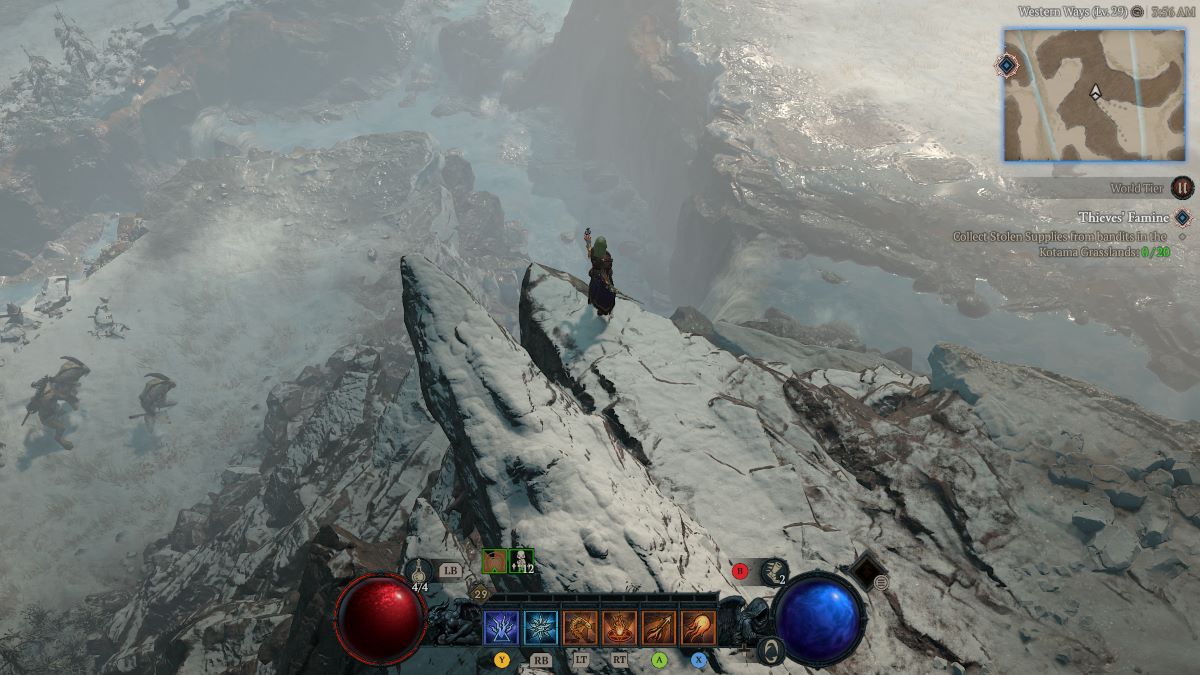Open the World Tier II indicator
Viewport: 1200px width, 675px height.
click(x=1182, y=187)
